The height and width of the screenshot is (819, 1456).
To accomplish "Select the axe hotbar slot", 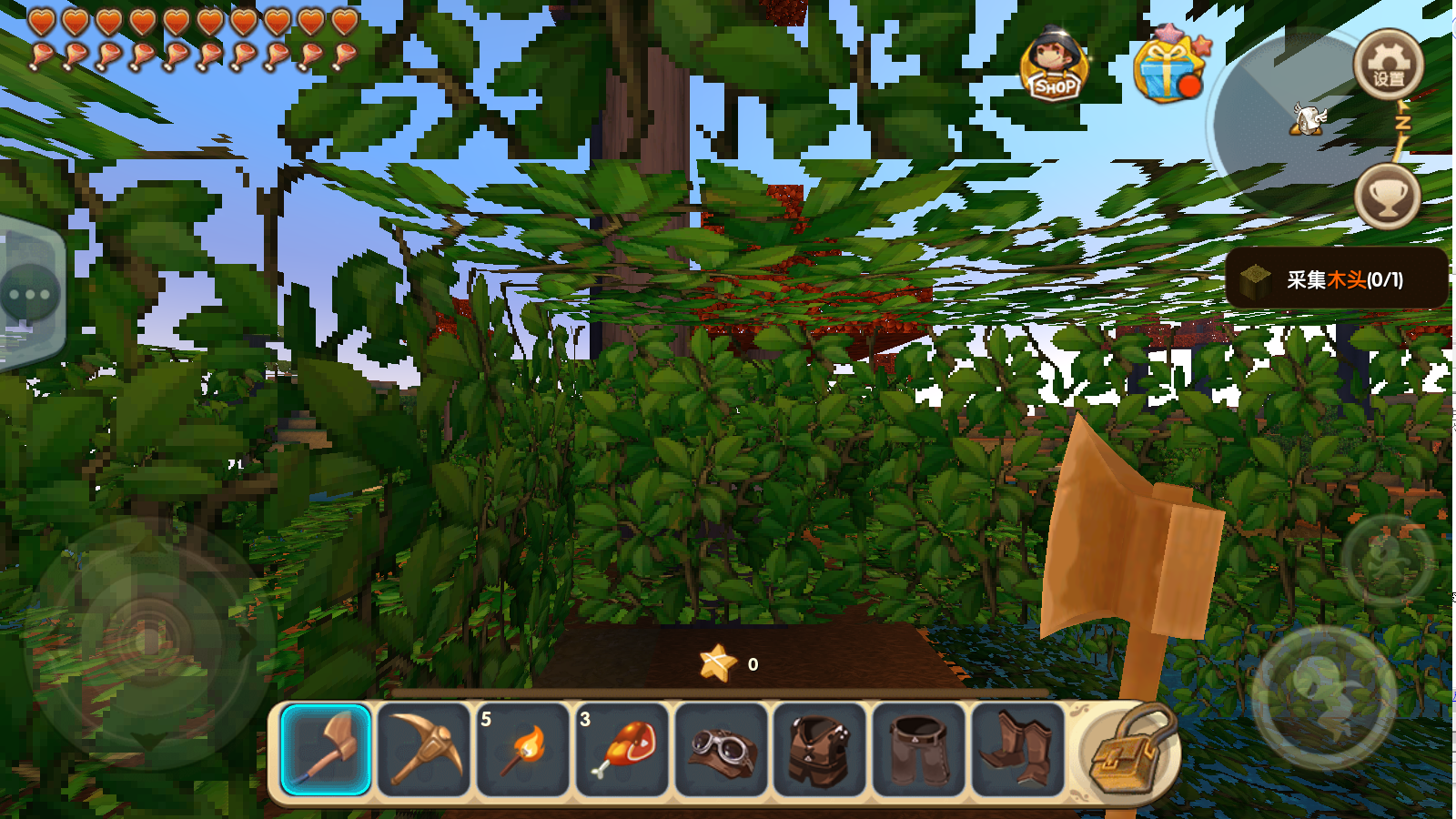I will (326, 750).
